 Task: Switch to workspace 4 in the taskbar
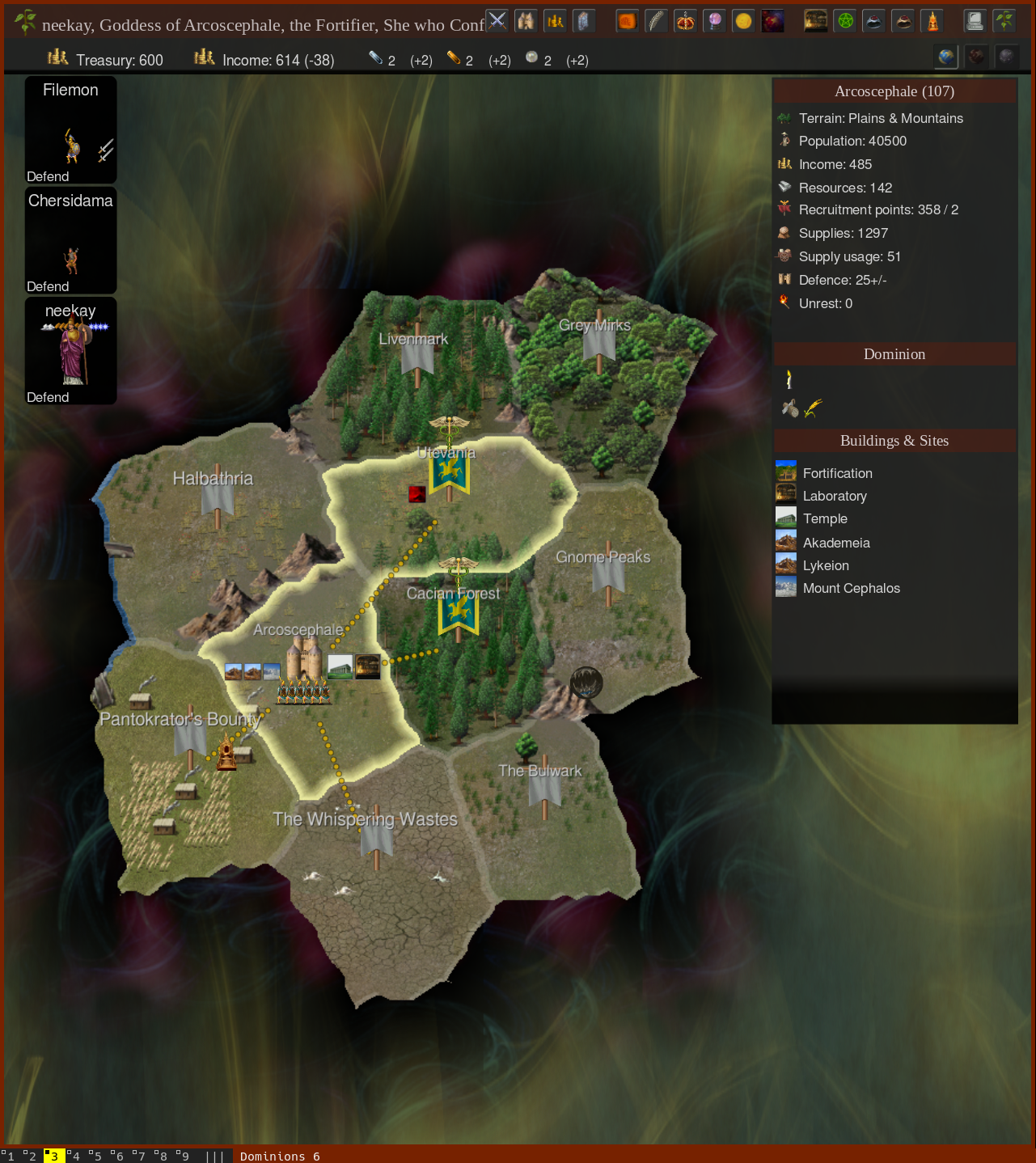pos(75,1157)
